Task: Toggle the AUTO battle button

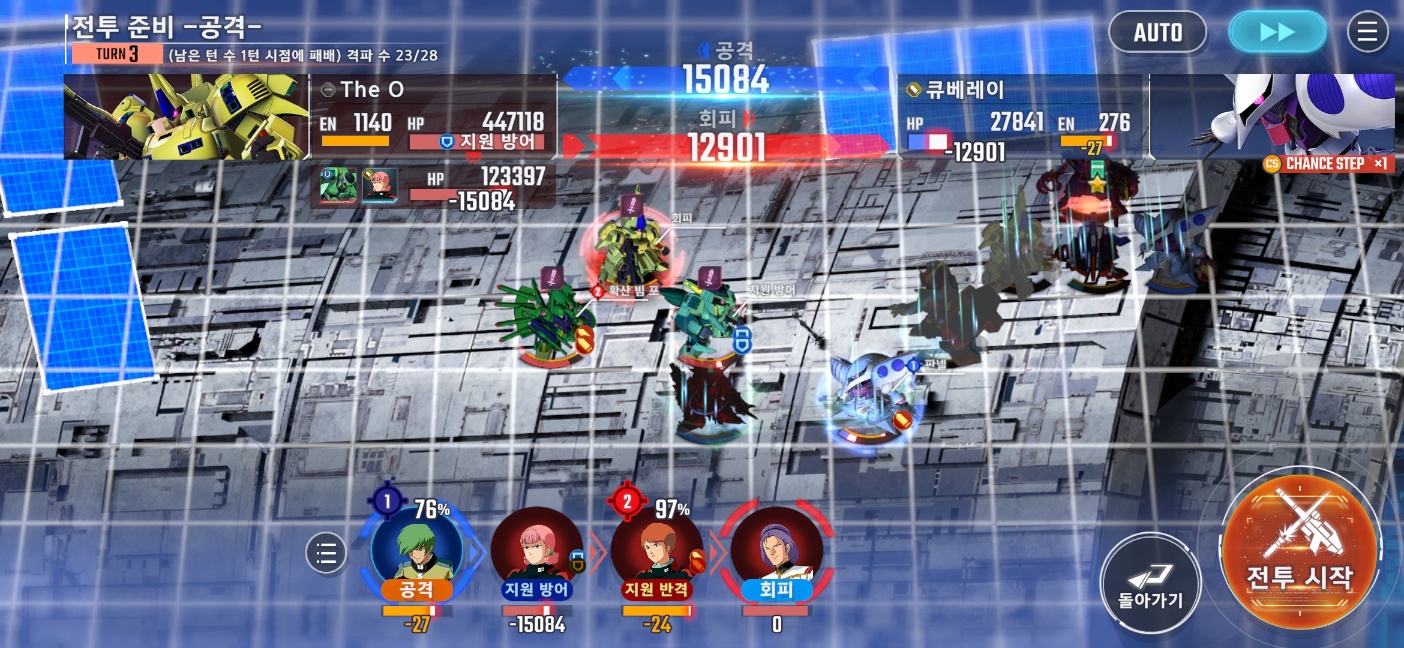Action: (1158, 32)
